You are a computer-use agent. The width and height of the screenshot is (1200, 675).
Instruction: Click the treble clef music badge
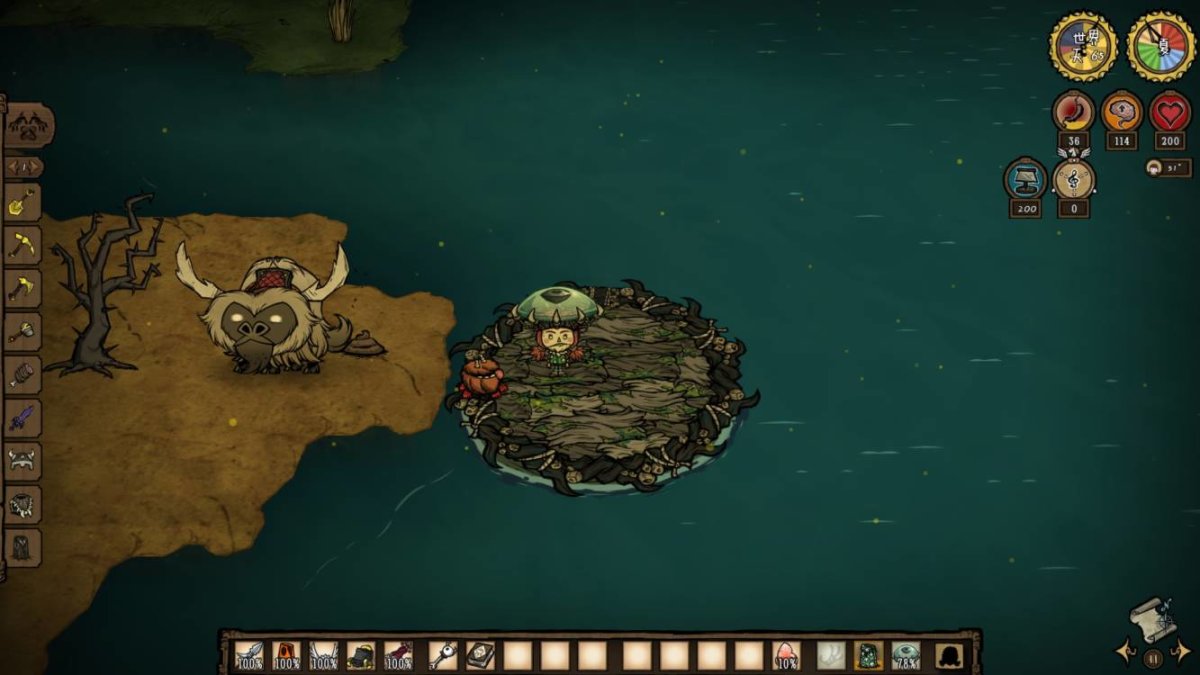(1074, 181)
